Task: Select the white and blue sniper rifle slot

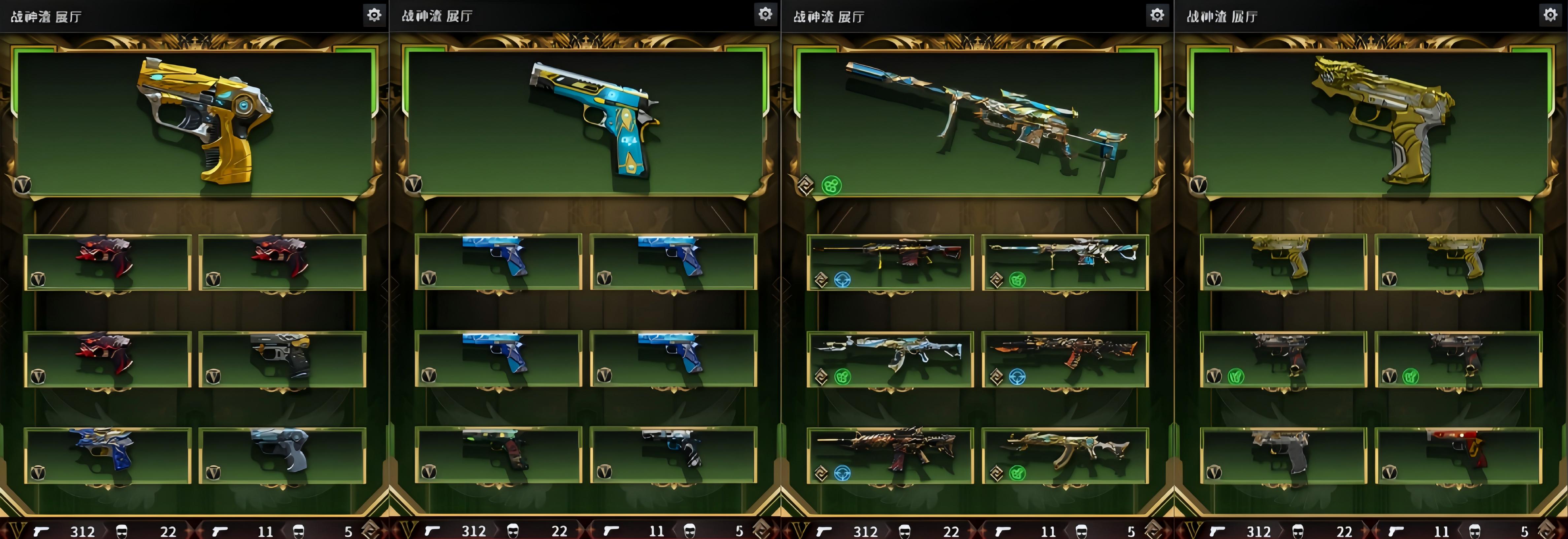Action: pyautogui.click(x=1065, y=262)
